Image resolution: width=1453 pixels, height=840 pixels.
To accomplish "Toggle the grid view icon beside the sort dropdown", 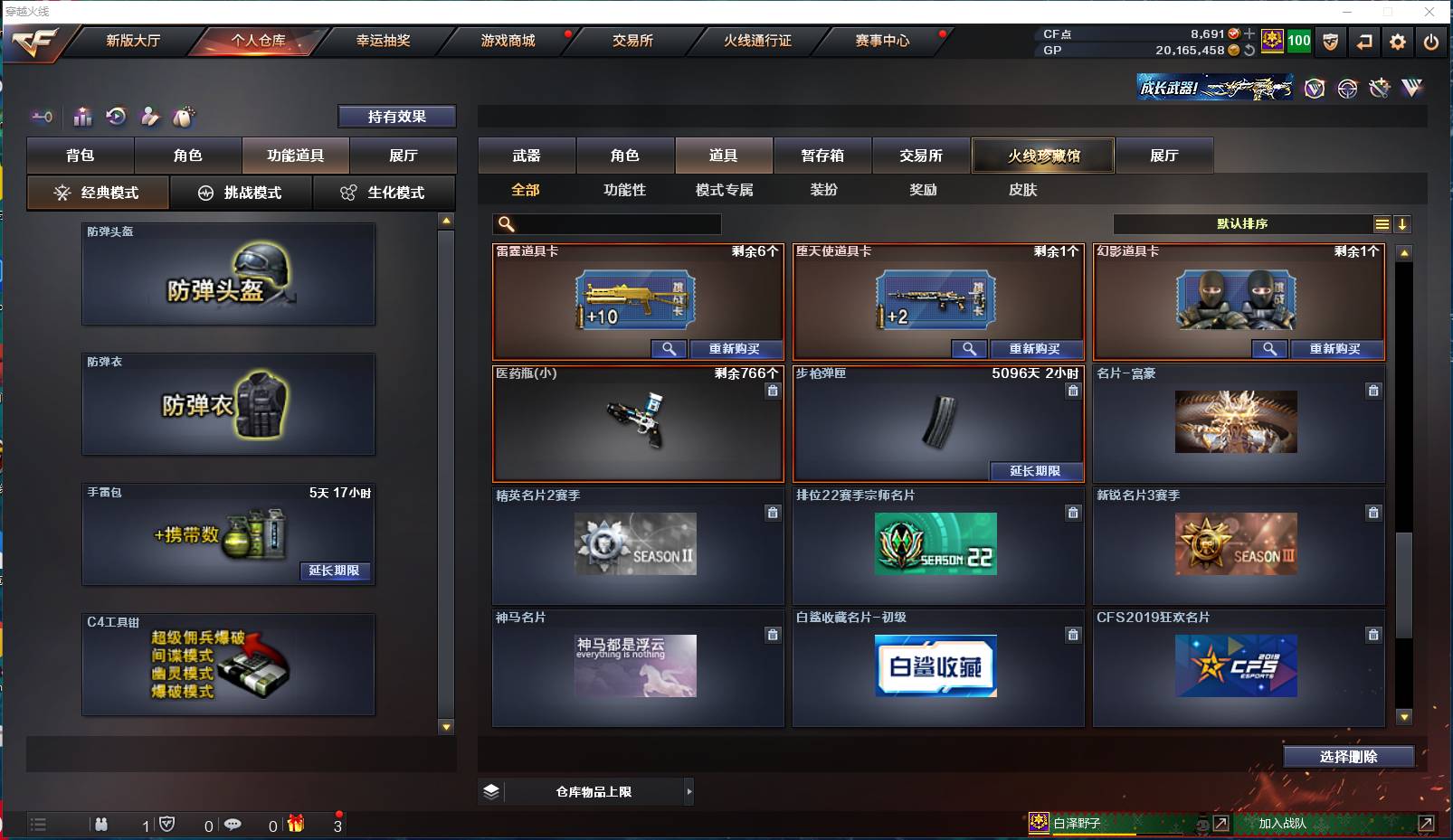I will (1382, 223).
